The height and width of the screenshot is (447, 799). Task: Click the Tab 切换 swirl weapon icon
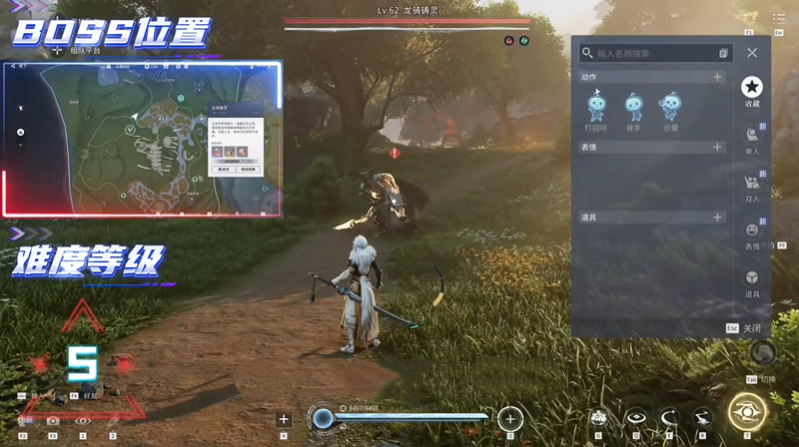pos(762,354)
